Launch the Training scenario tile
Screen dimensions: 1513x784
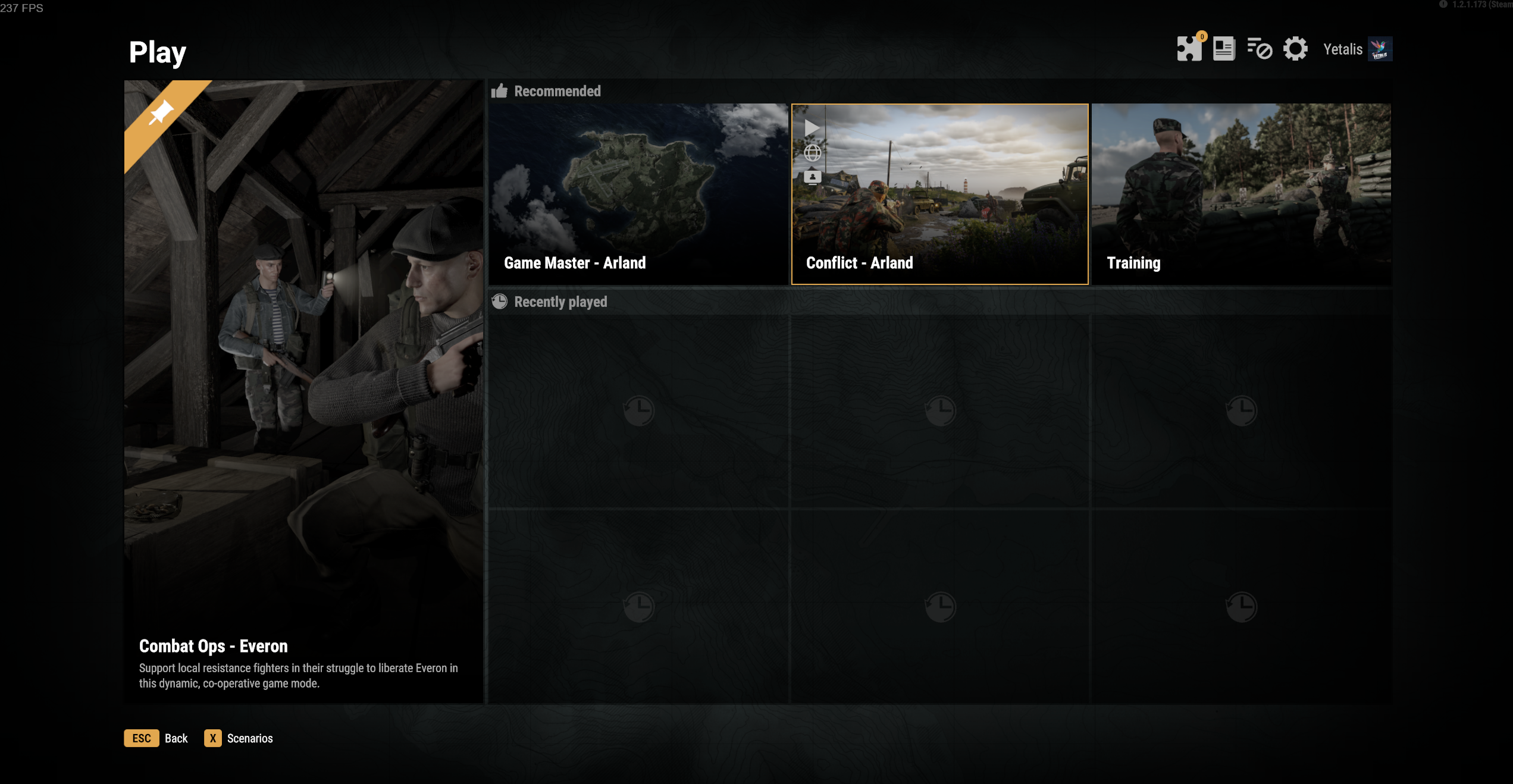pos(1241,194)
